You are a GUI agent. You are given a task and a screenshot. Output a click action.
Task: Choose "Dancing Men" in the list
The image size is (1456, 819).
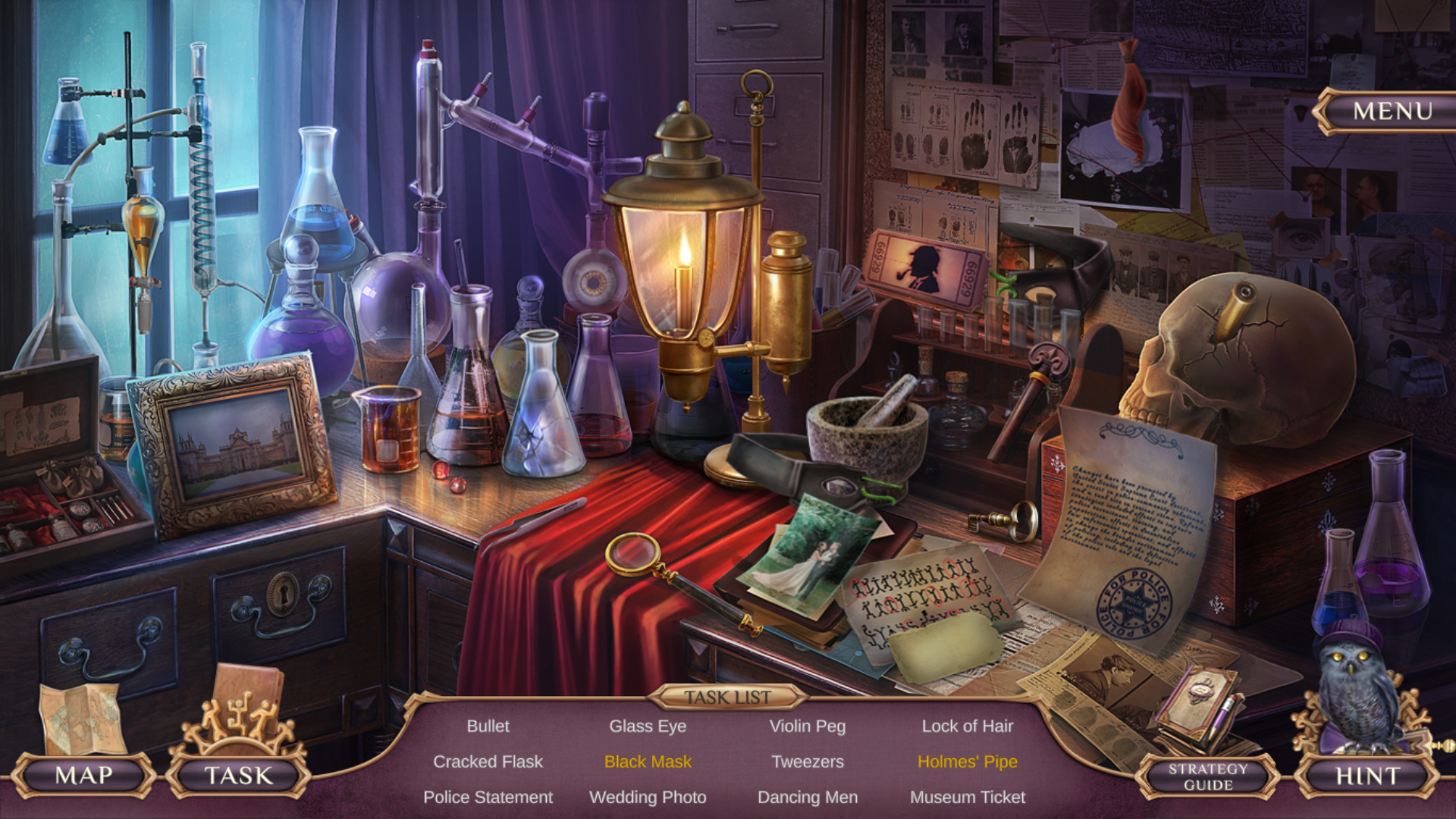(x=807, y=797)
